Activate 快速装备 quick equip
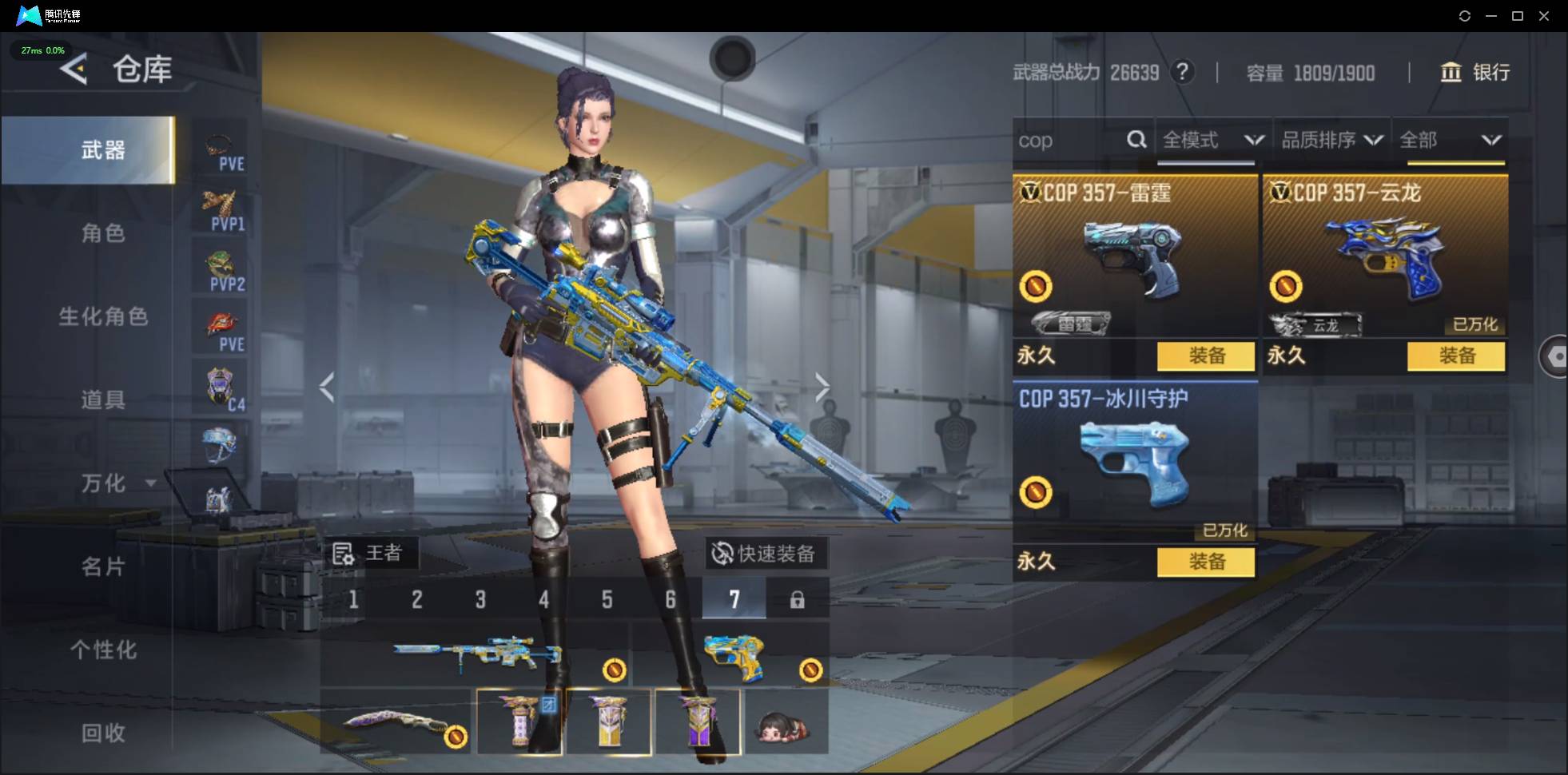Screen dimensions: 1568x775 [765, 553]
